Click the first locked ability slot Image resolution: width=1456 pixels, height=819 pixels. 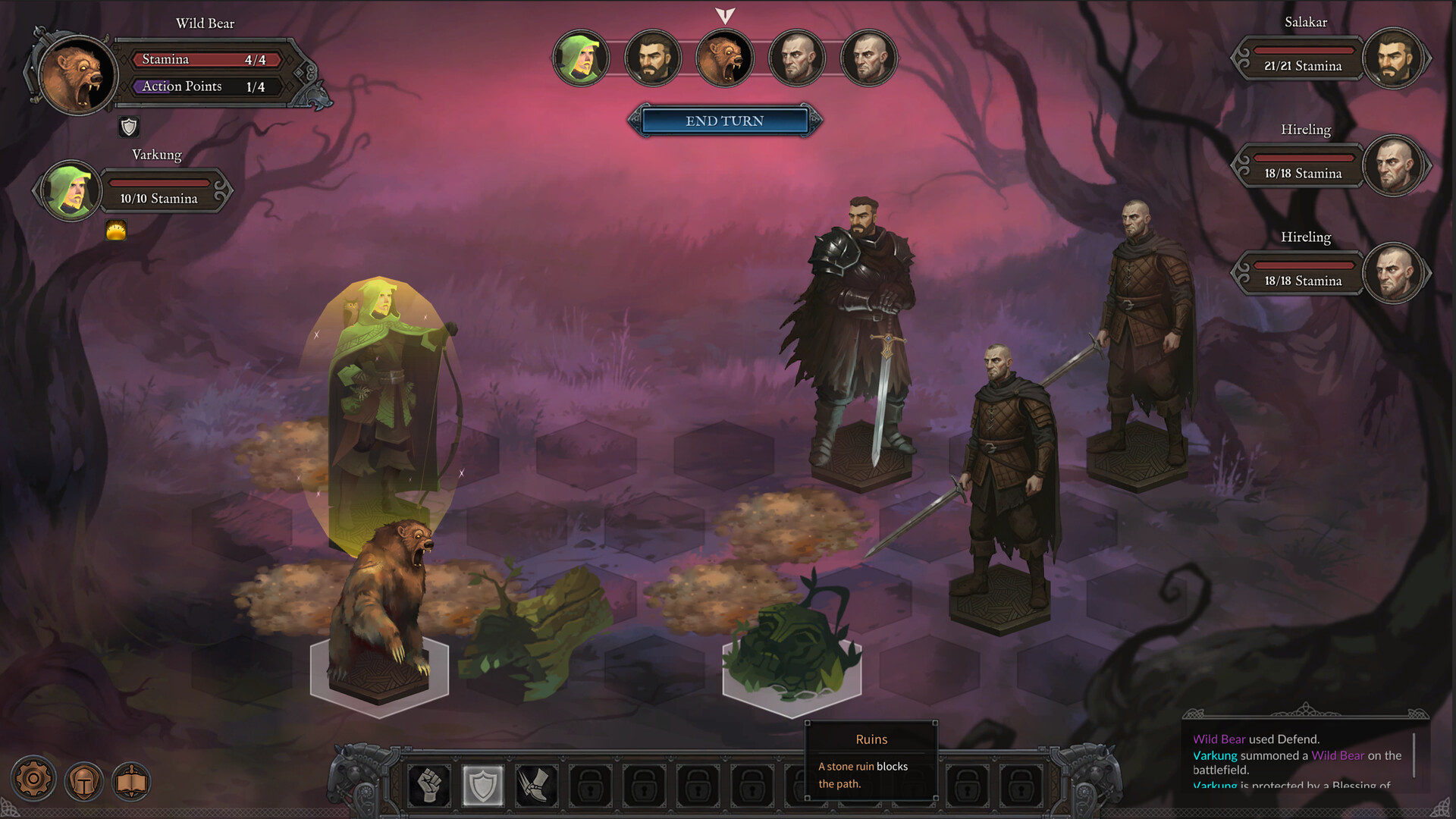[591, 786]
